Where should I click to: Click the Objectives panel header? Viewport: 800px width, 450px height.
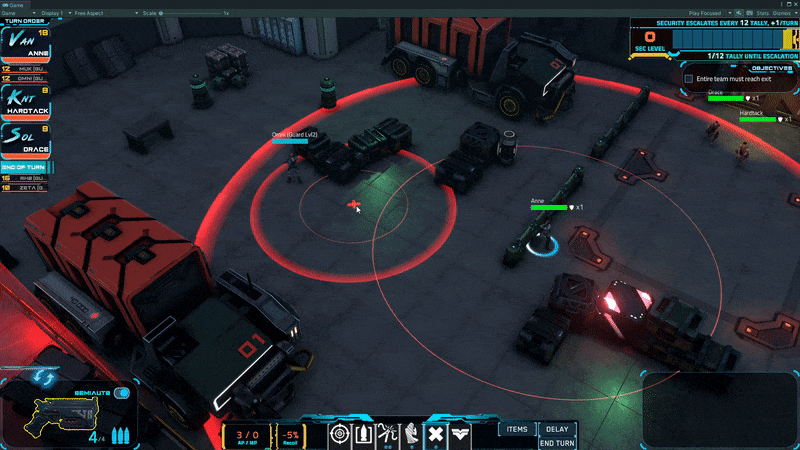click(770, 68)
